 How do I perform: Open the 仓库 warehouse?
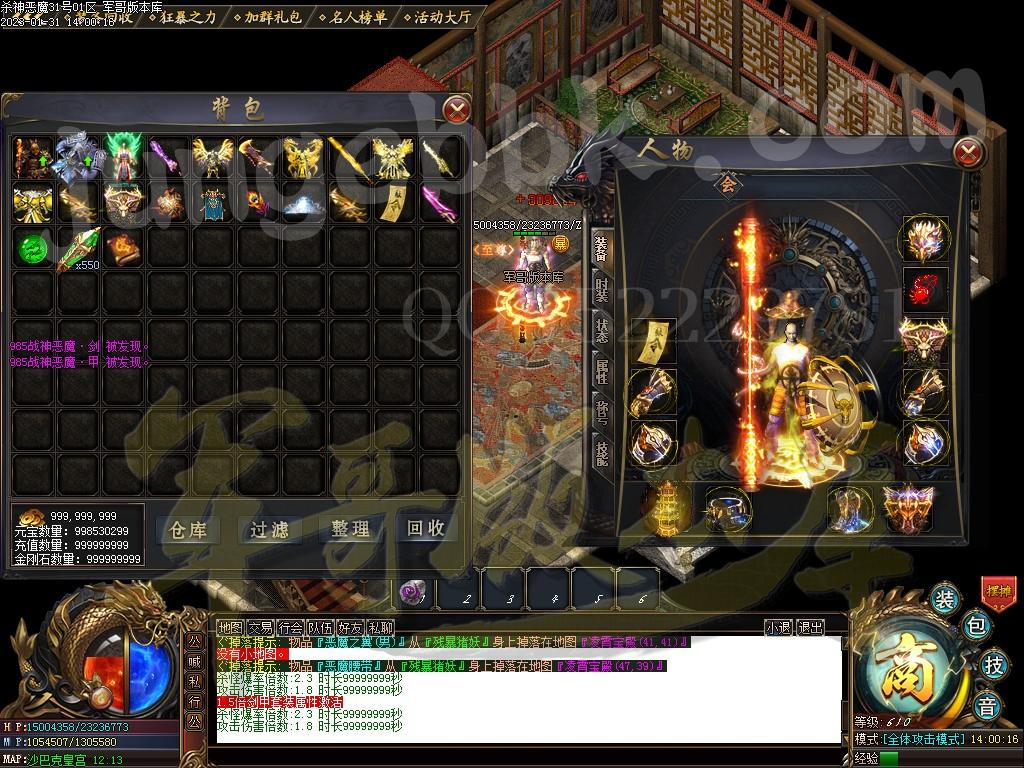[189, 529]
